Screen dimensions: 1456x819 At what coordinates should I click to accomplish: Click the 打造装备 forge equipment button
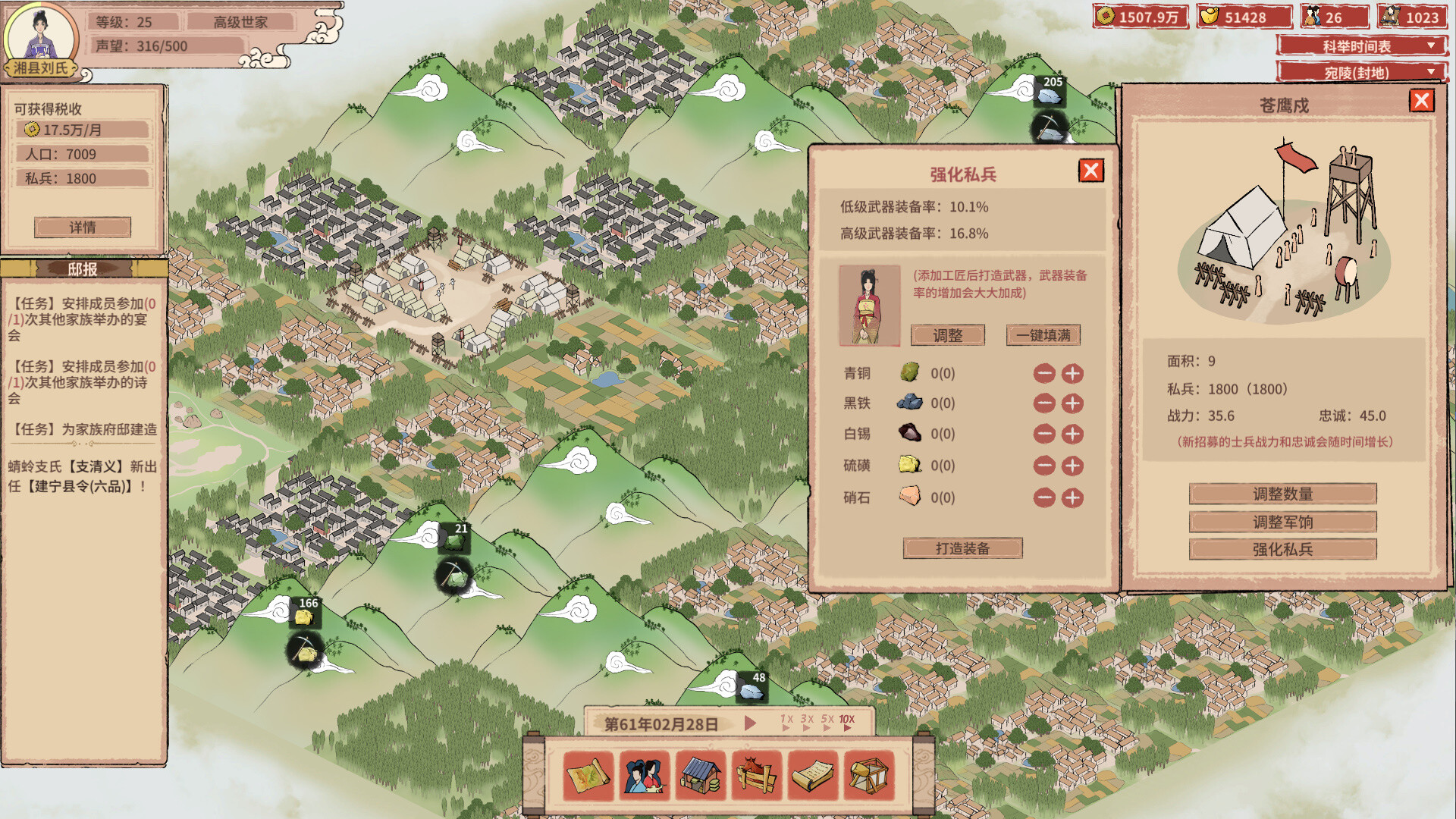(962, 548)
